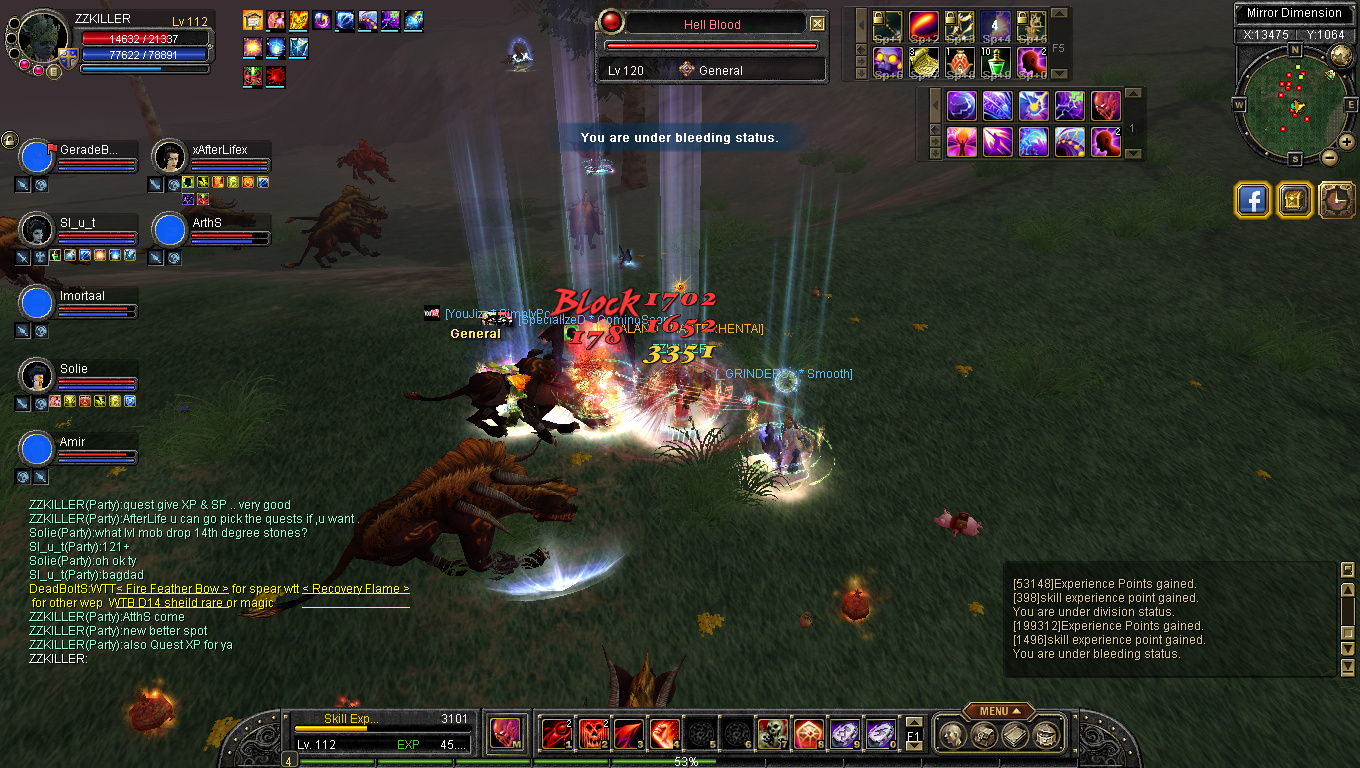Activate the flaming skull skill in slot 2
The image size is (1360, 768).
point(594,735)
